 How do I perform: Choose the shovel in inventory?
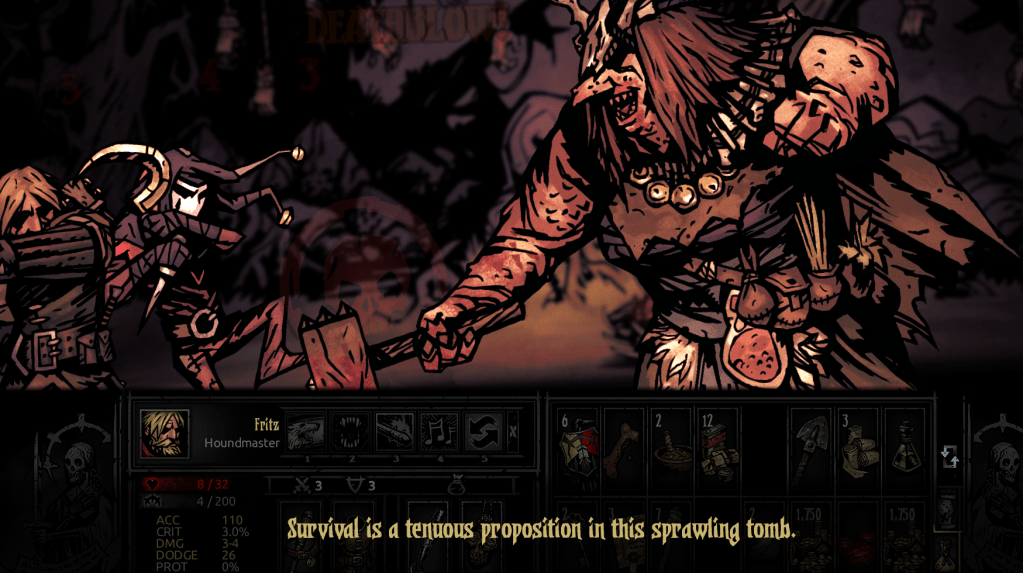(811, 444)
